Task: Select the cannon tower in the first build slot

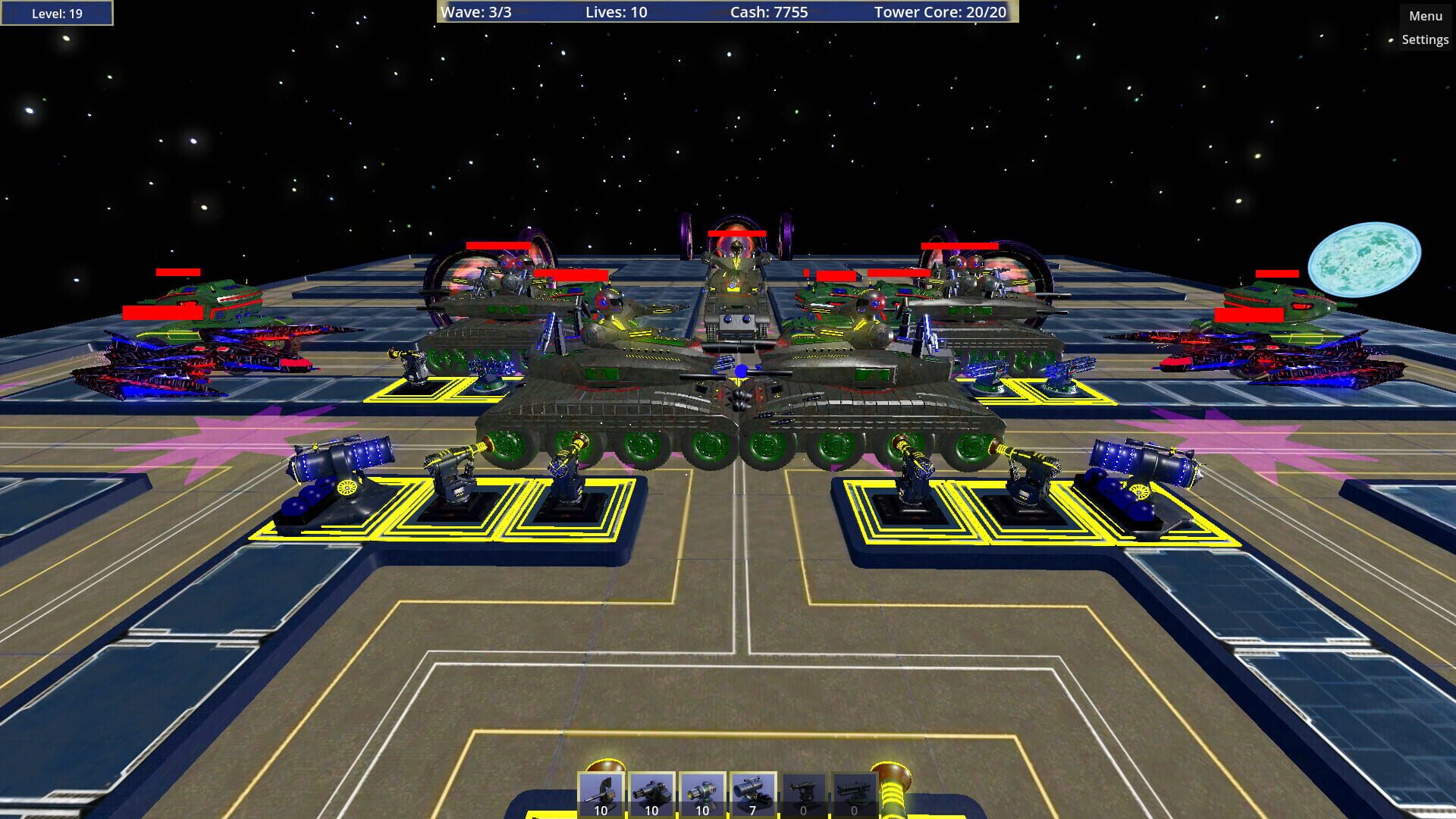Action: 599,792
